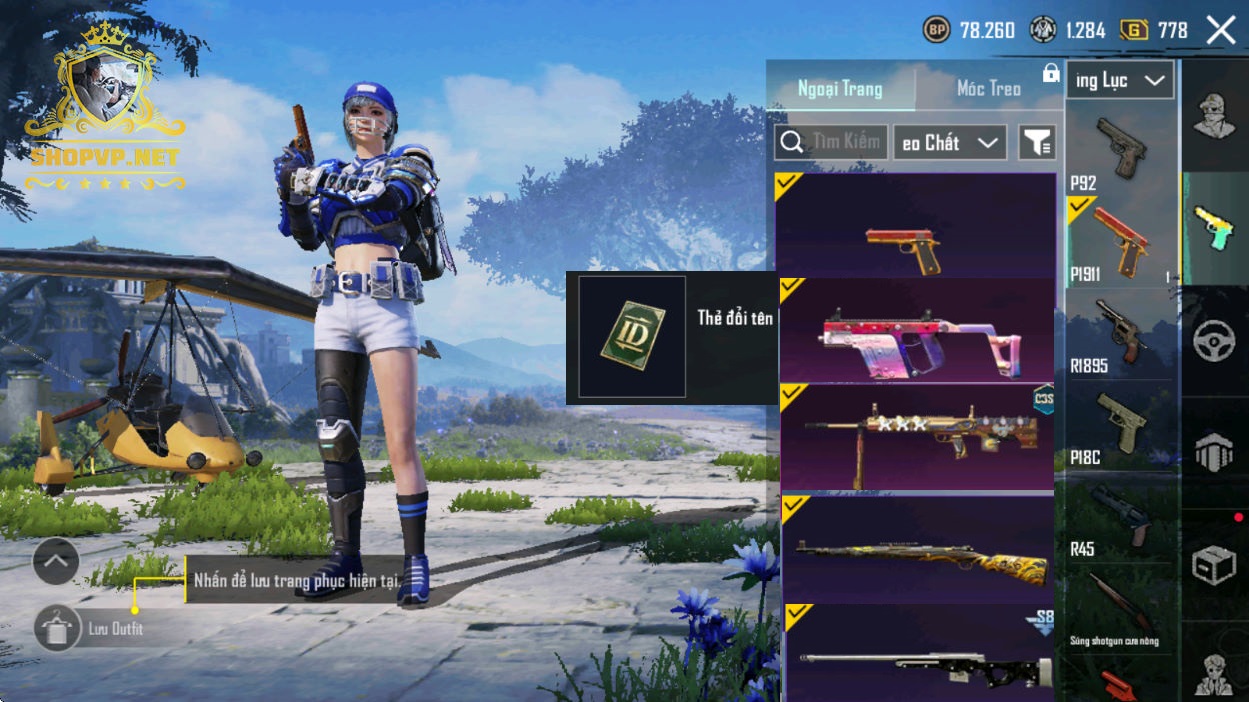Choose the pink Vector skin

click(x=915, y=331)
